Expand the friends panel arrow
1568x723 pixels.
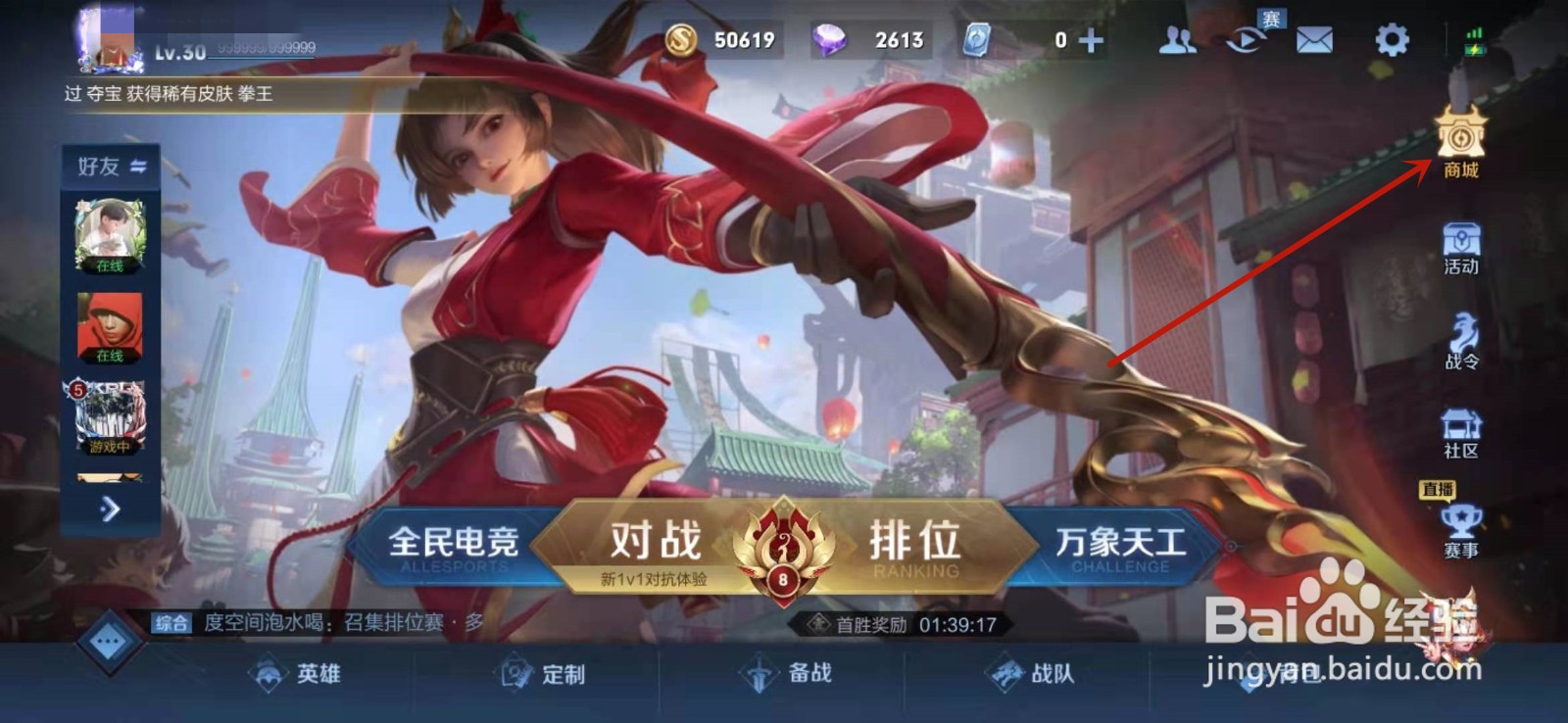[x=111, y=510]
